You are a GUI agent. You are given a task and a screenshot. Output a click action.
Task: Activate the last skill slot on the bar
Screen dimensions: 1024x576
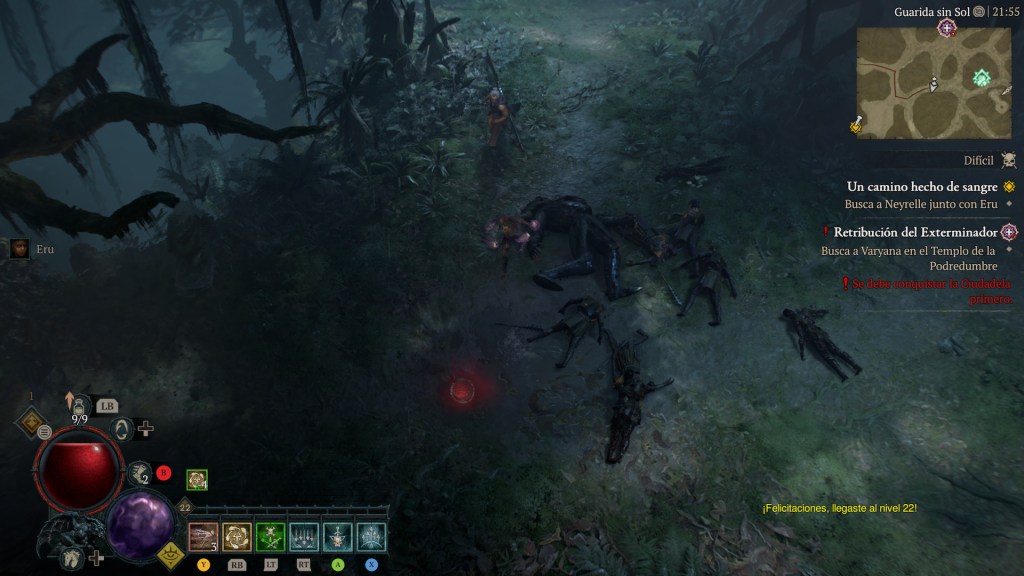(372, 537)
